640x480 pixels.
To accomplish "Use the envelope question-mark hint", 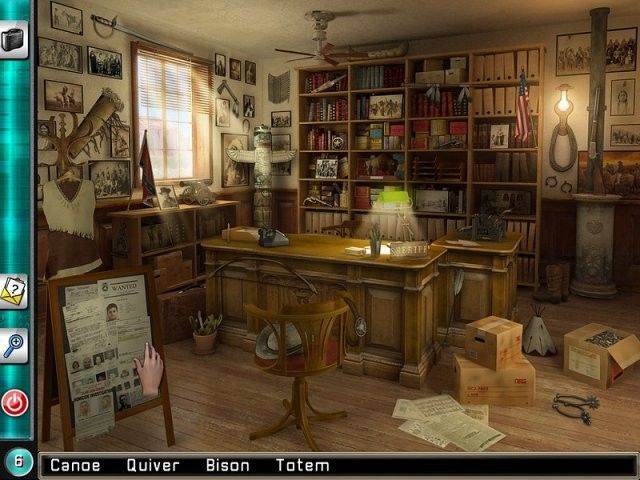I will 13,291.
